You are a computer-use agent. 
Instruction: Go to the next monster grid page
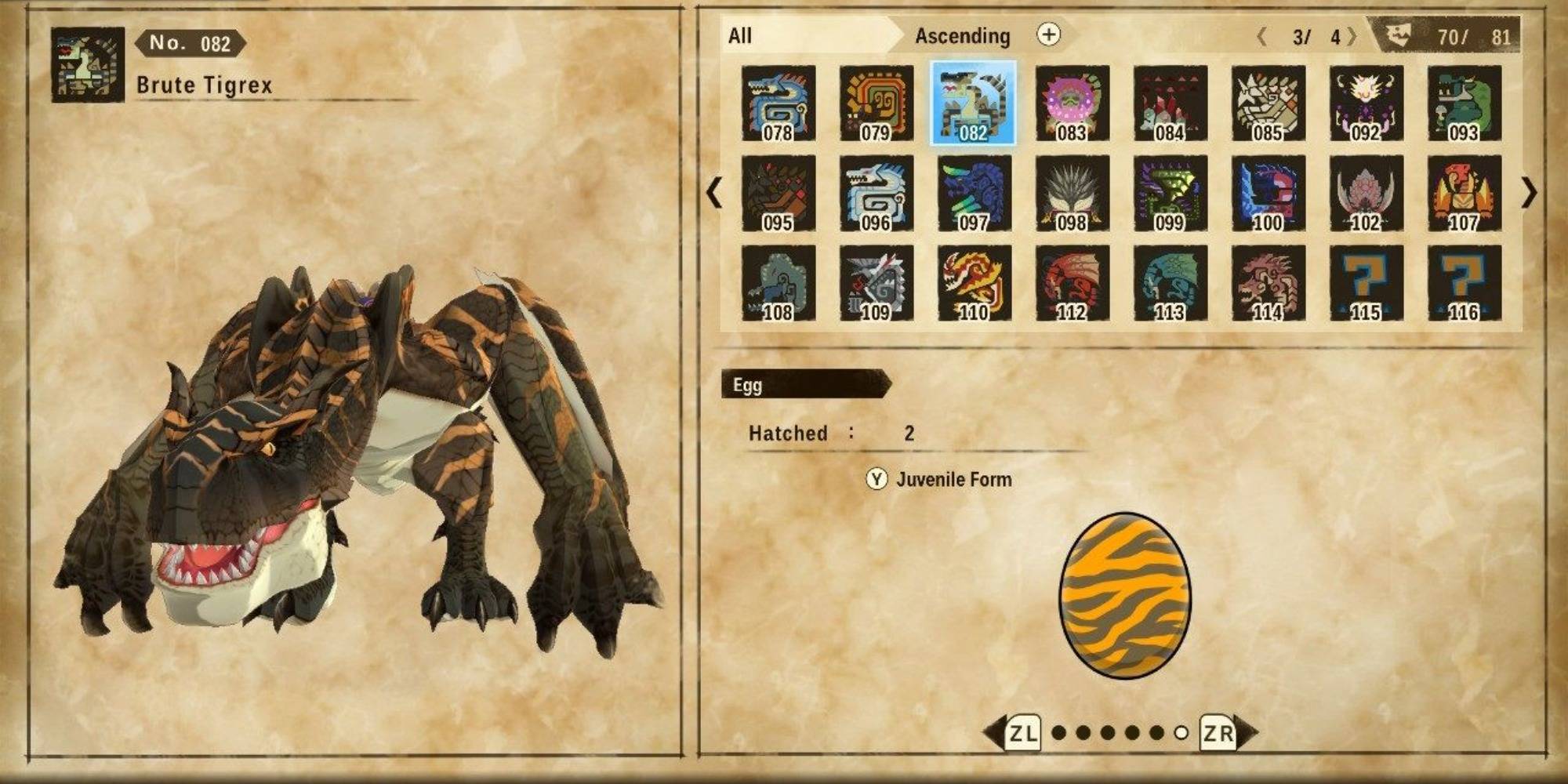click(1529, 193)
